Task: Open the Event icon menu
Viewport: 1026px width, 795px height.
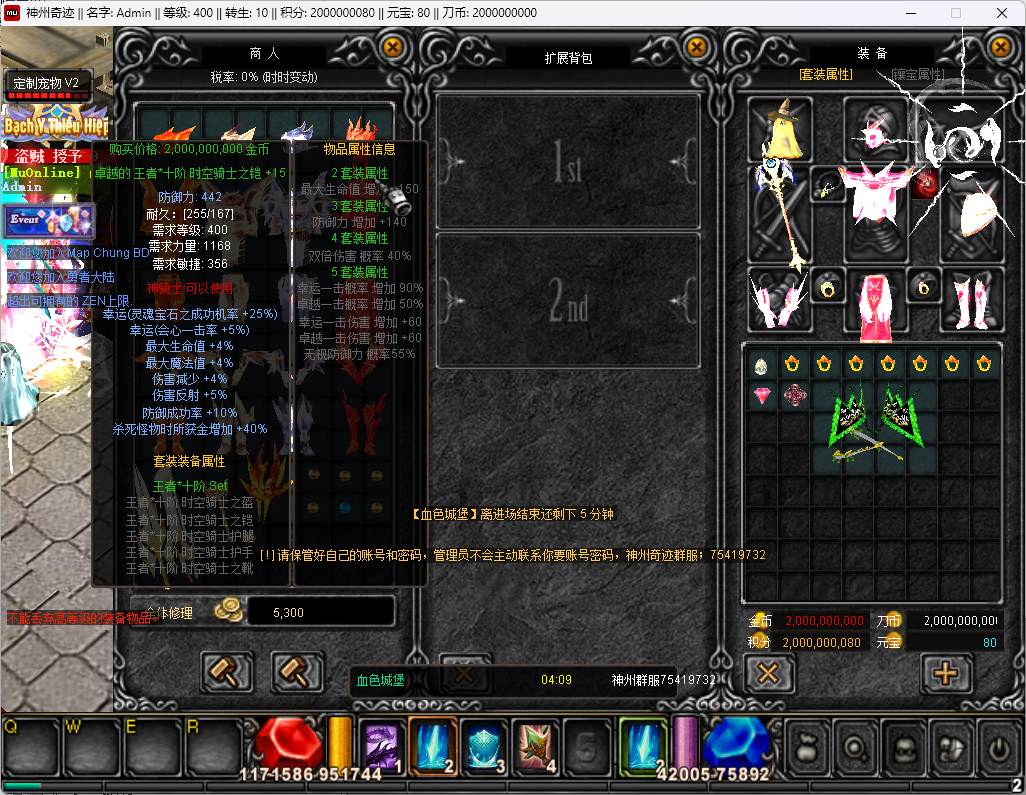Action: coord(48,220)
